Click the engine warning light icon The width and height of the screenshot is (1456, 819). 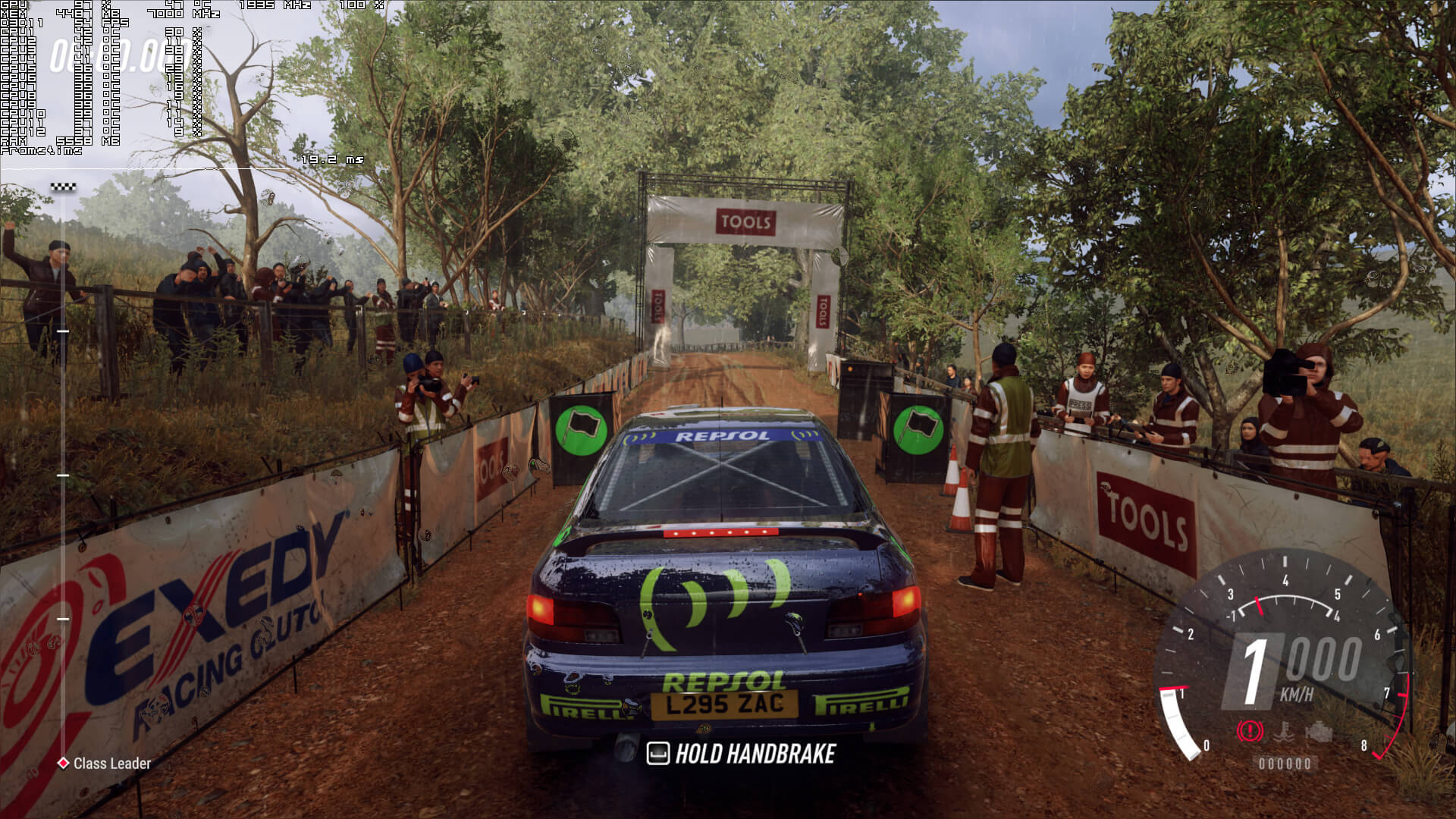tap(1319, 731)
